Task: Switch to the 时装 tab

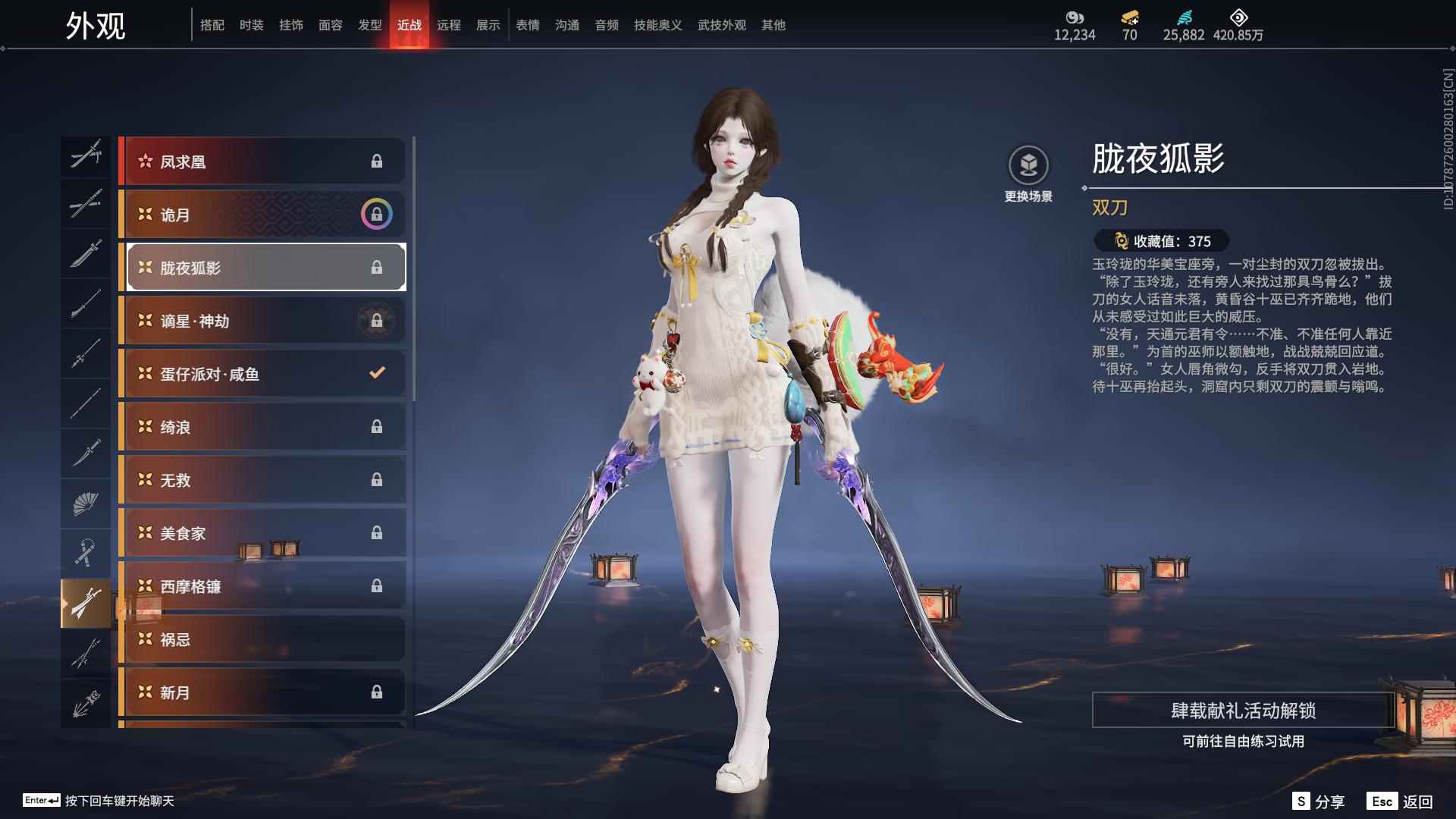Action: [252, 24]
